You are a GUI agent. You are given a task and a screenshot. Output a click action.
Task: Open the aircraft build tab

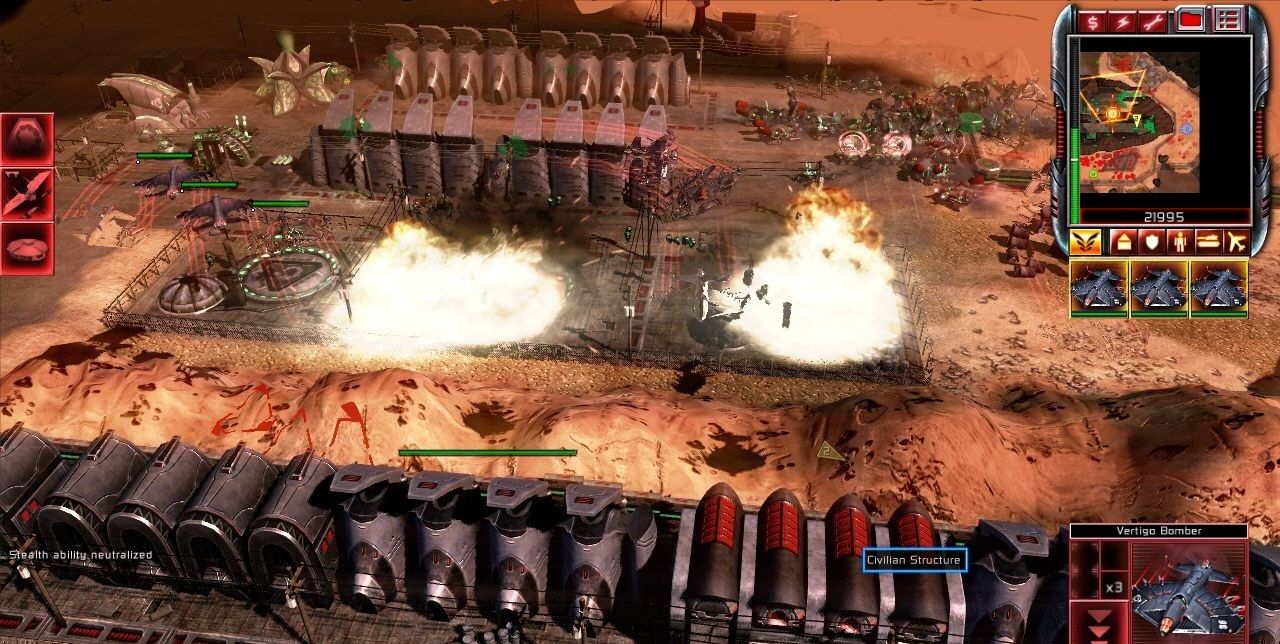click(1236, 241)
